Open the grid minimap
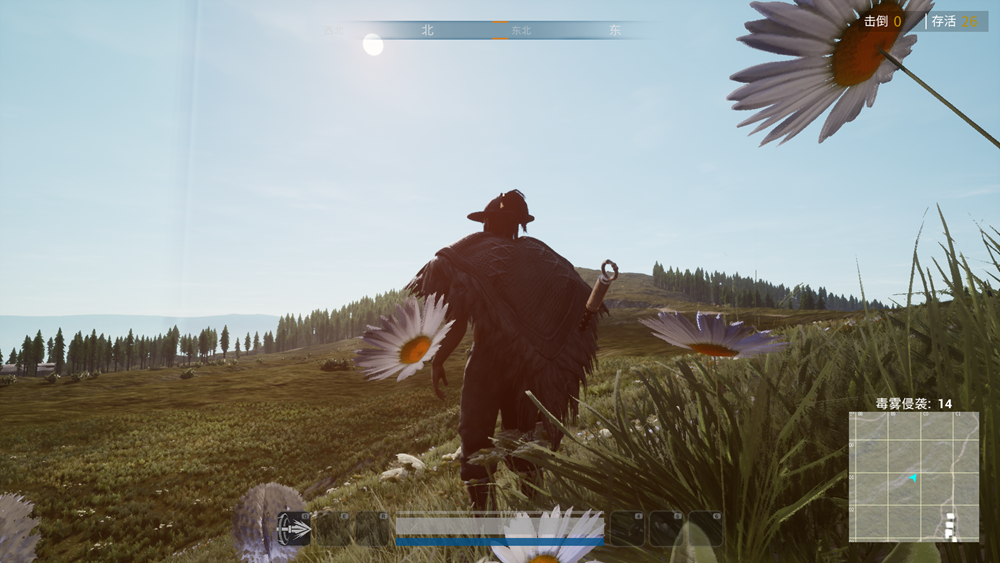 pyautogui.click(x=913, y=477)
